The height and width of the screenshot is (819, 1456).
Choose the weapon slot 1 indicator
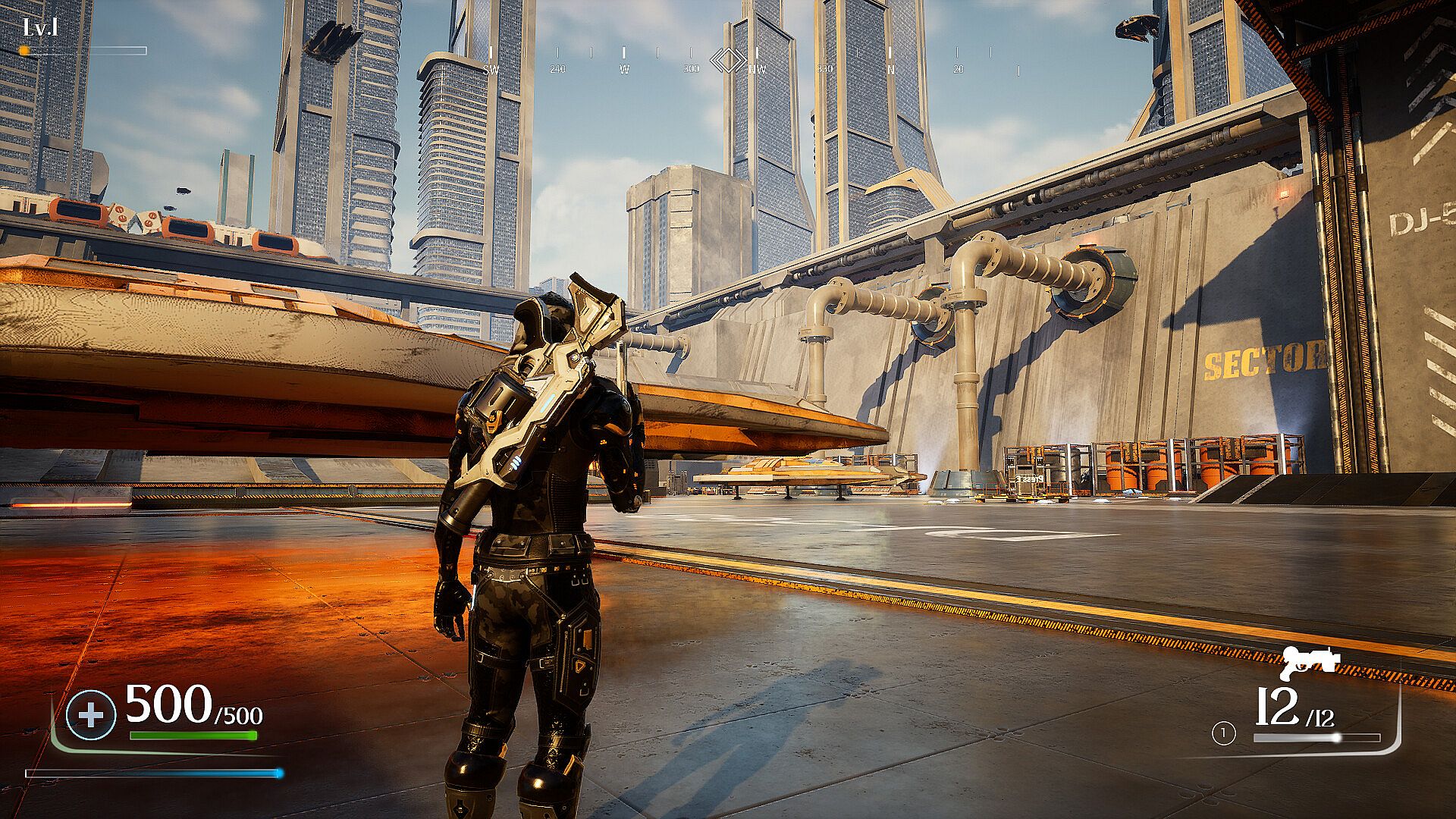1223,733
